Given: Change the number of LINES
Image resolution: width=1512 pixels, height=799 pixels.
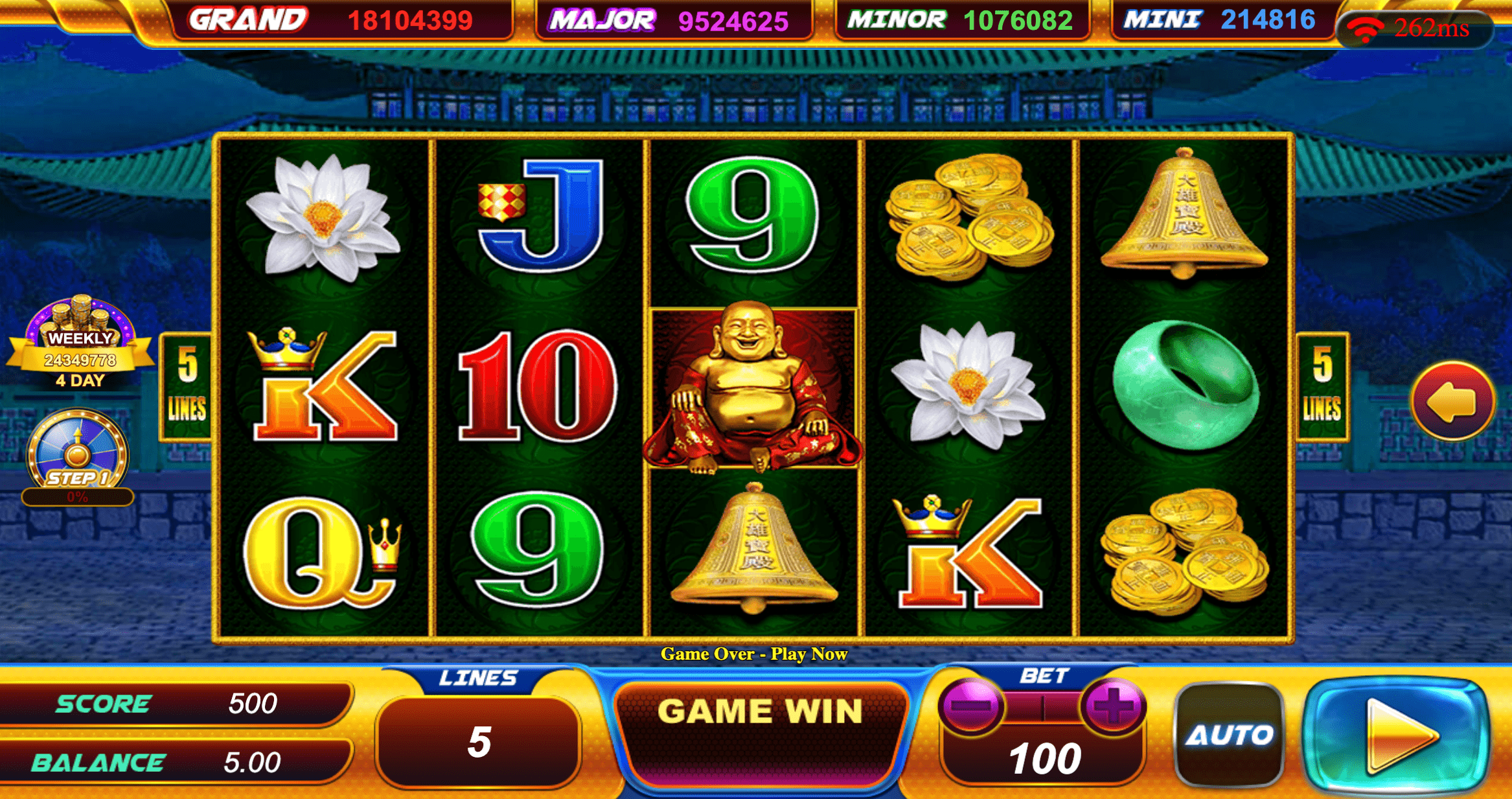Looking at the screenshot, I should tap(479, 741).
